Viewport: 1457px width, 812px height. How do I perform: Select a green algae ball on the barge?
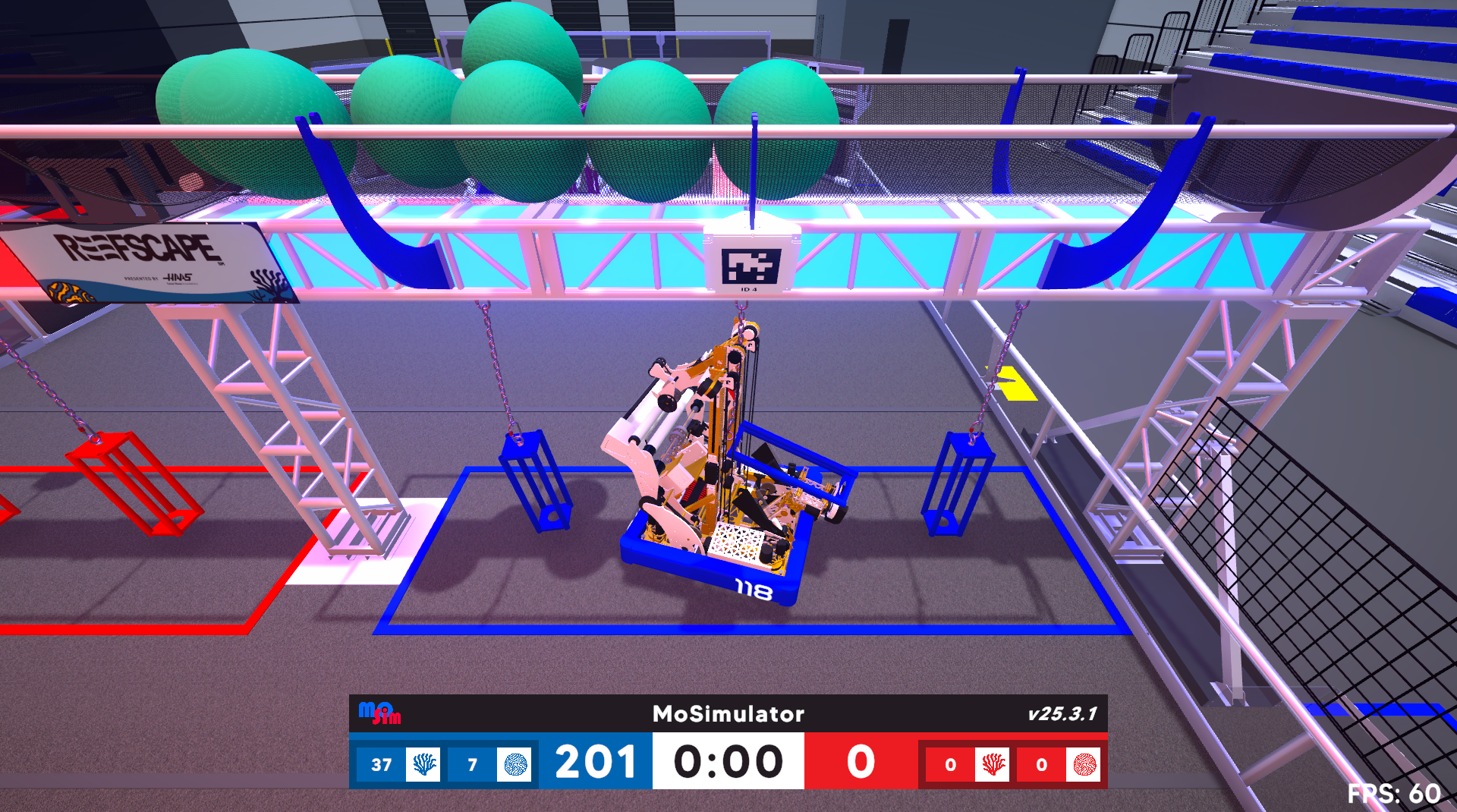click(x=516, y=83)
